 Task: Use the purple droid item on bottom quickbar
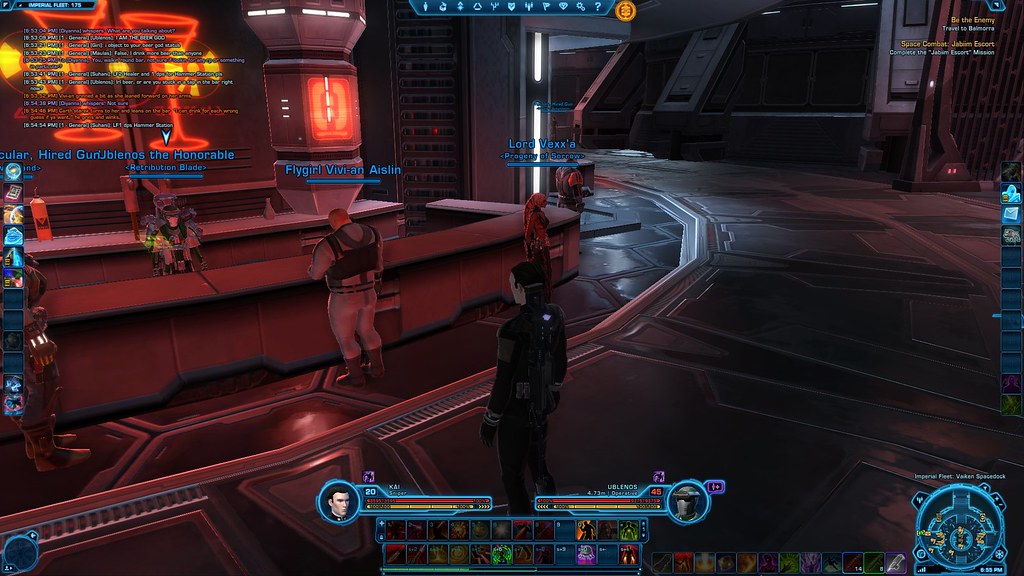point(585,553)
